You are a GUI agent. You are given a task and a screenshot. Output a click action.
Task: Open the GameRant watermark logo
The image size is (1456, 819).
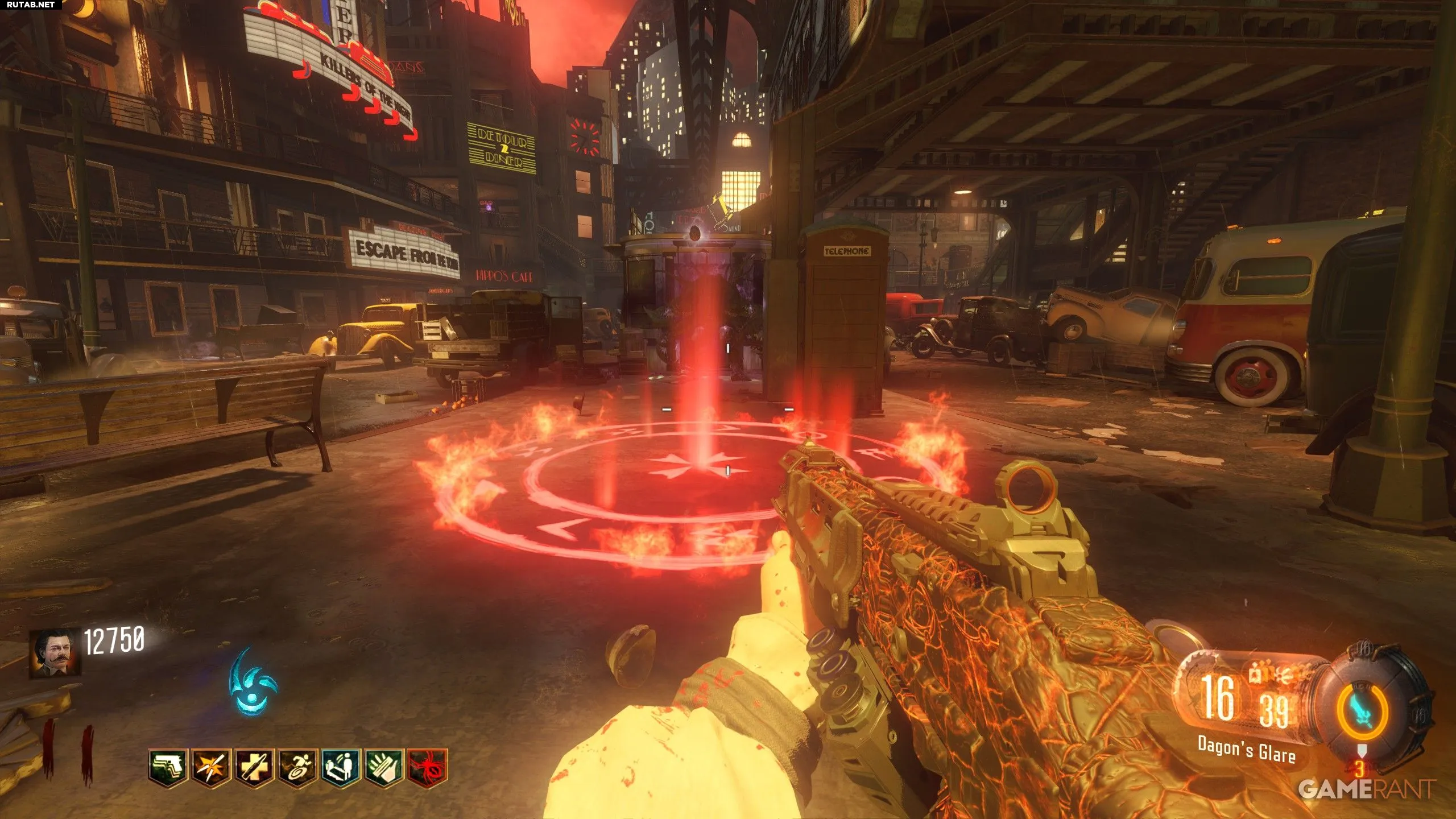(x=1366, y=789)
